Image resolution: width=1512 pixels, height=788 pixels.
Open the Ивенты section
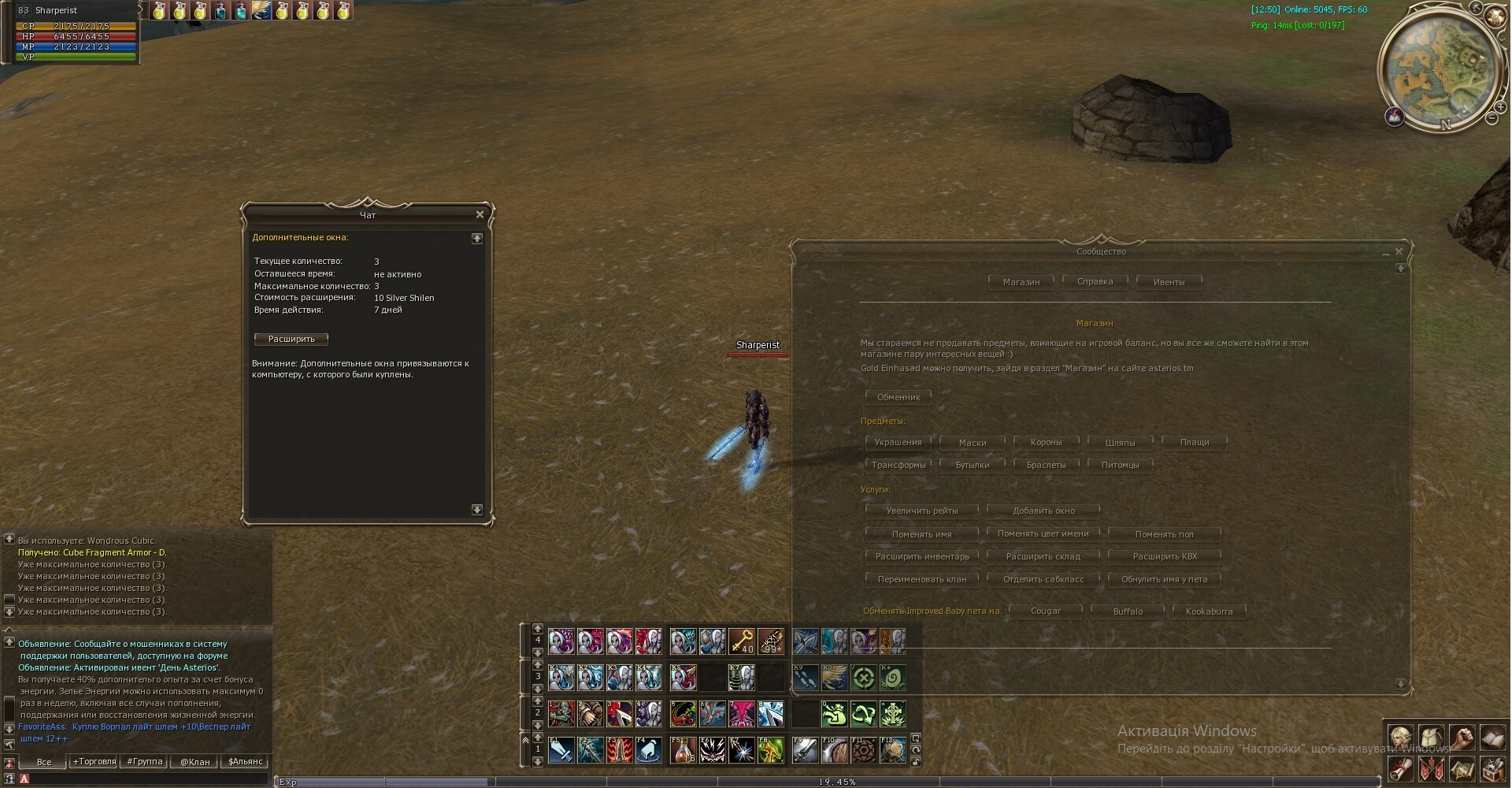tap(1169, 282)
